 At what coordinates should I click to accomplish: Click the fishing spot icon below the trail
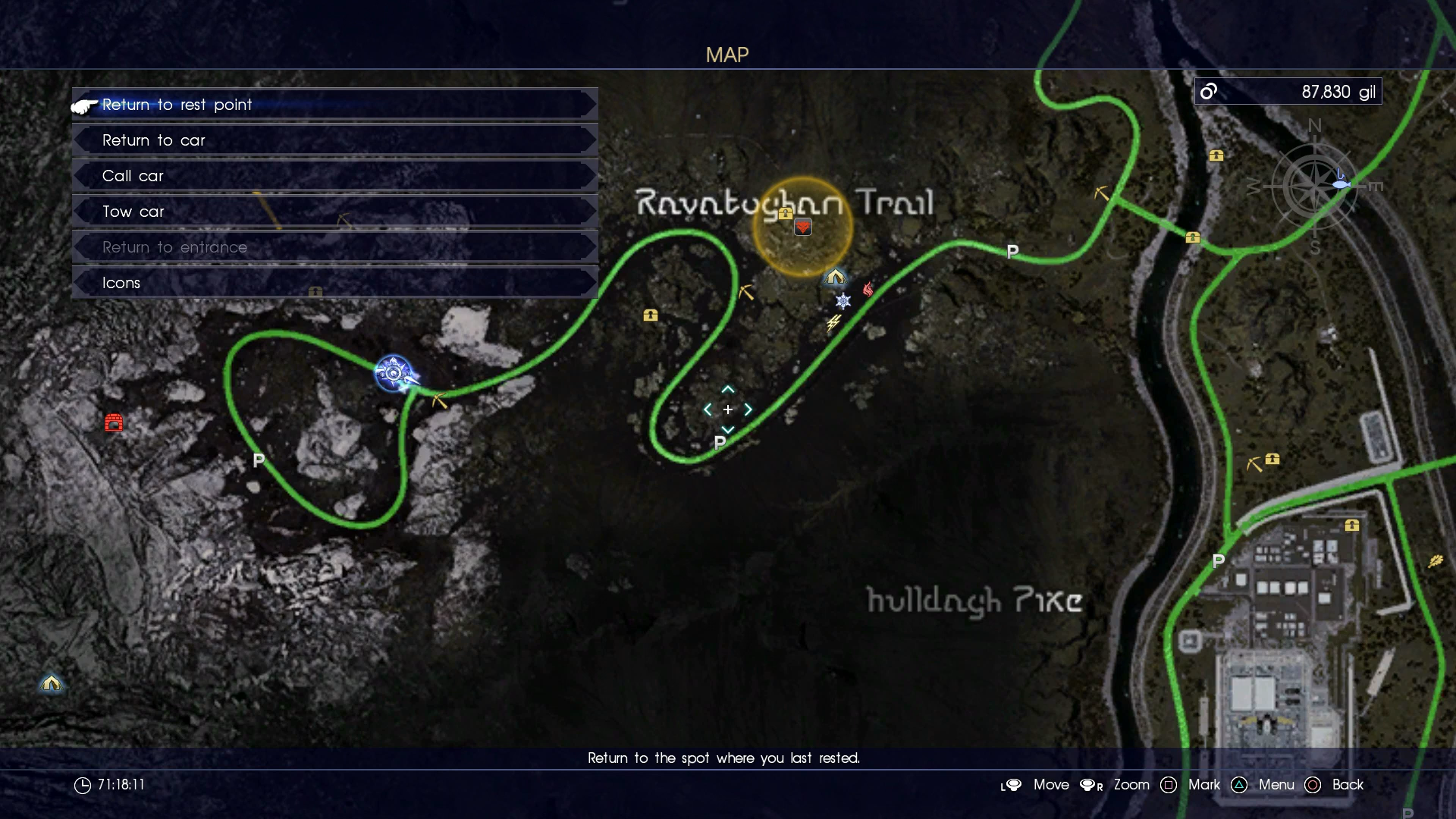[1341, 182]
